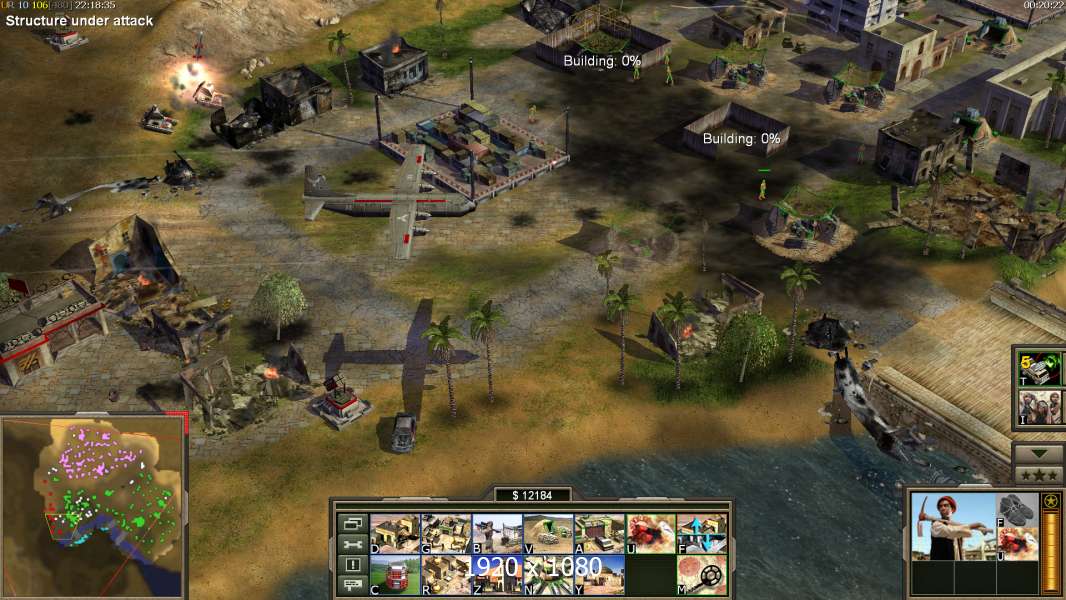Click the red explosion icon labeled U in build bar

[x=650, y=534]
